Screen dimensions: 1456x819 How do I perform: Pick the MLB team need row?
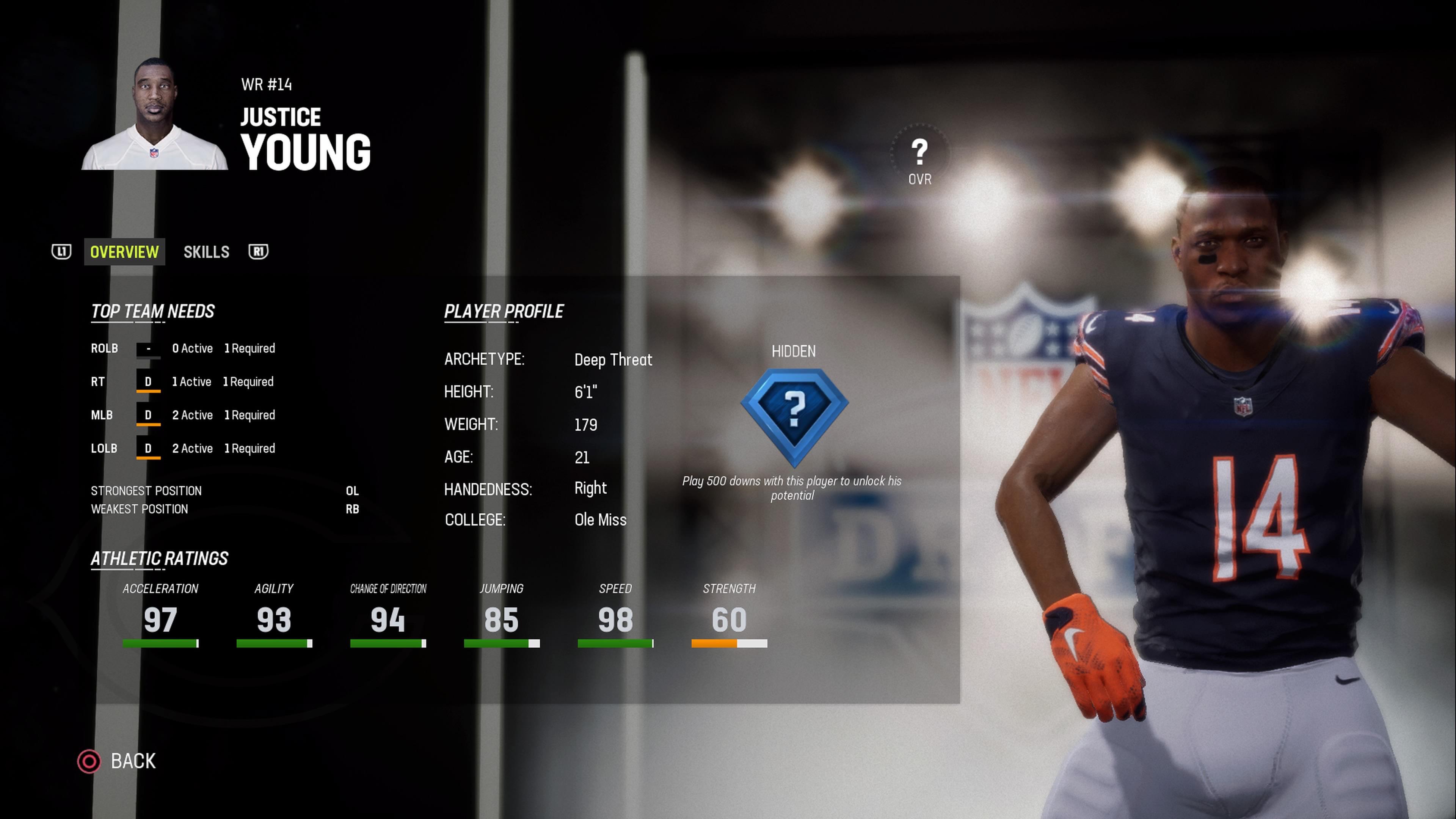(x=183, y=416)
